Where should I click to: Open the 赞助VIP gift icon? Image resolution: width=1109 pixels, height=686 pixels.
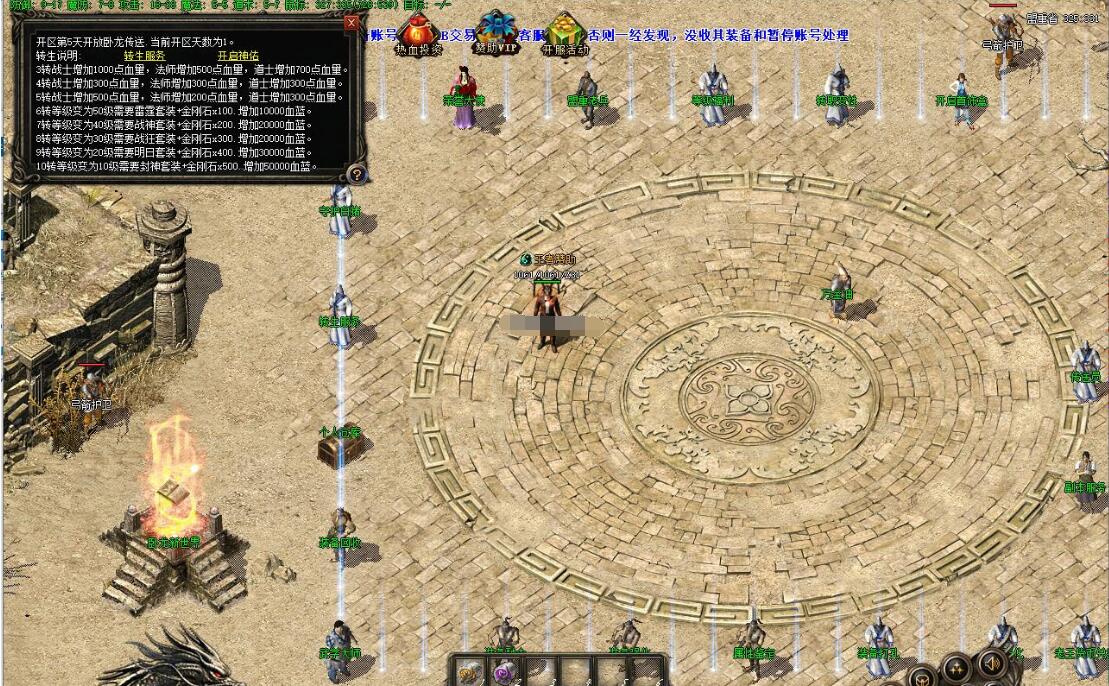coord(496,32)
